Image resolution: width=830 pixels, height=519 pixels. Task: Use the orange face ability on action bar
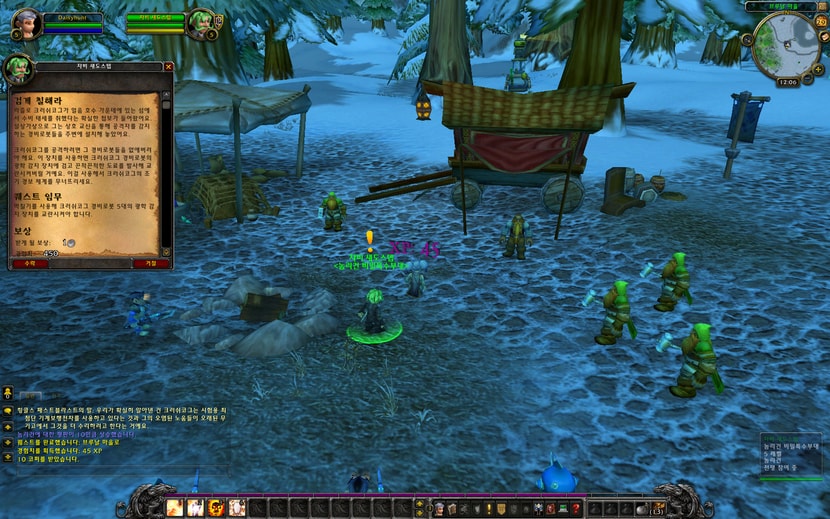click(216, 507)
